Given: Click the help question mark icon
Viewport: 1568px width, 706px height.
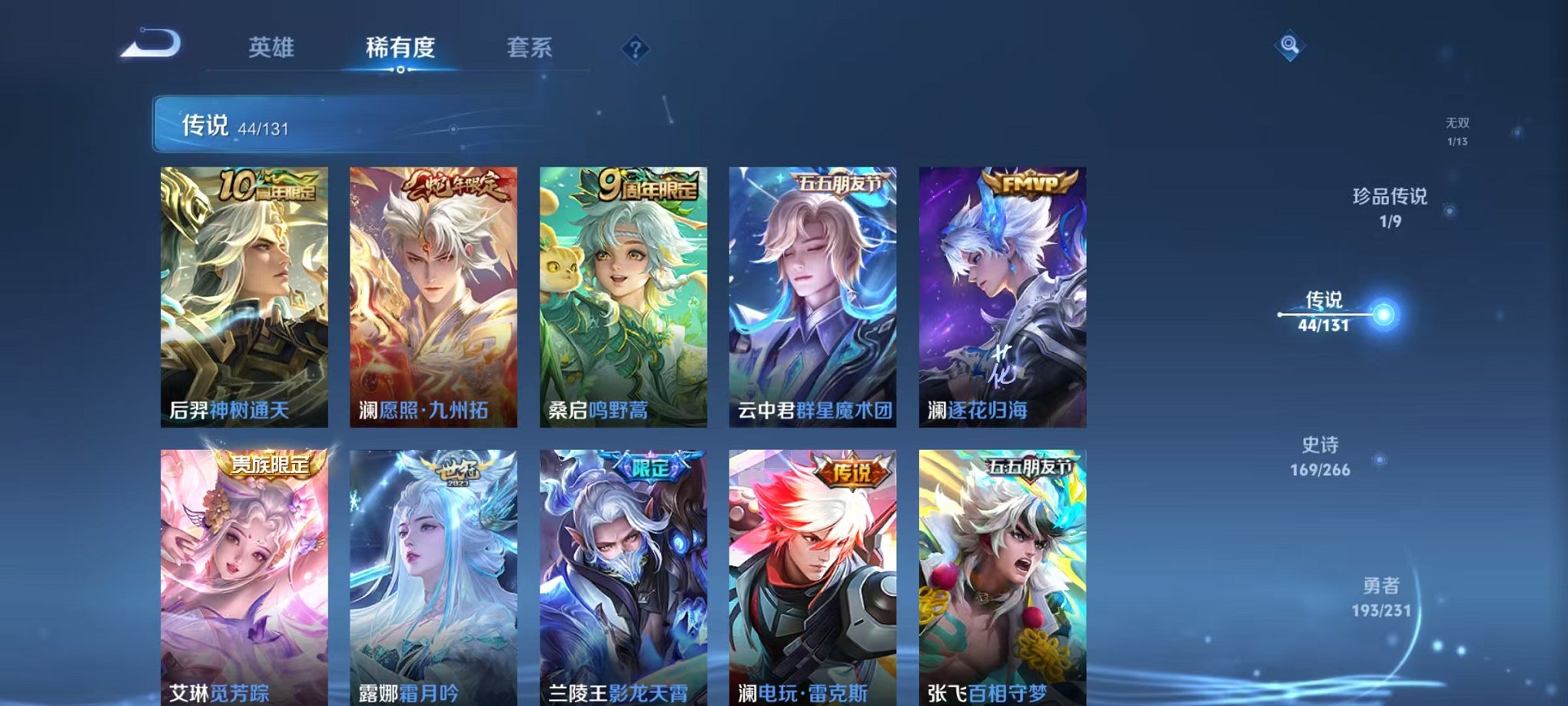Looking at the screenshot, I should coord(635,49).
